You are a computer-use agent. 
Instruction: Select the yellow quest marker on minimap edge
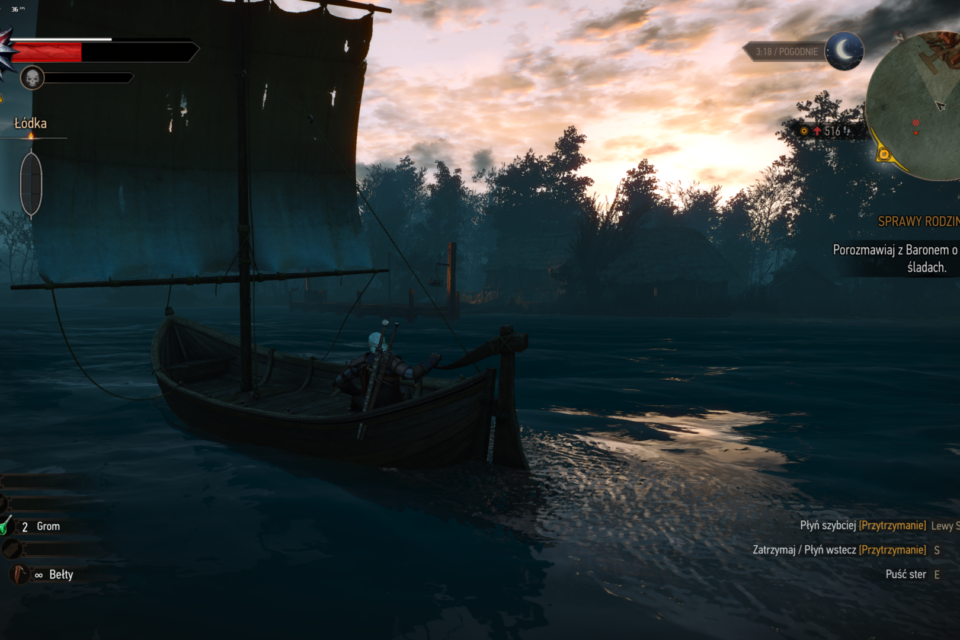click(x=883, y=153)
